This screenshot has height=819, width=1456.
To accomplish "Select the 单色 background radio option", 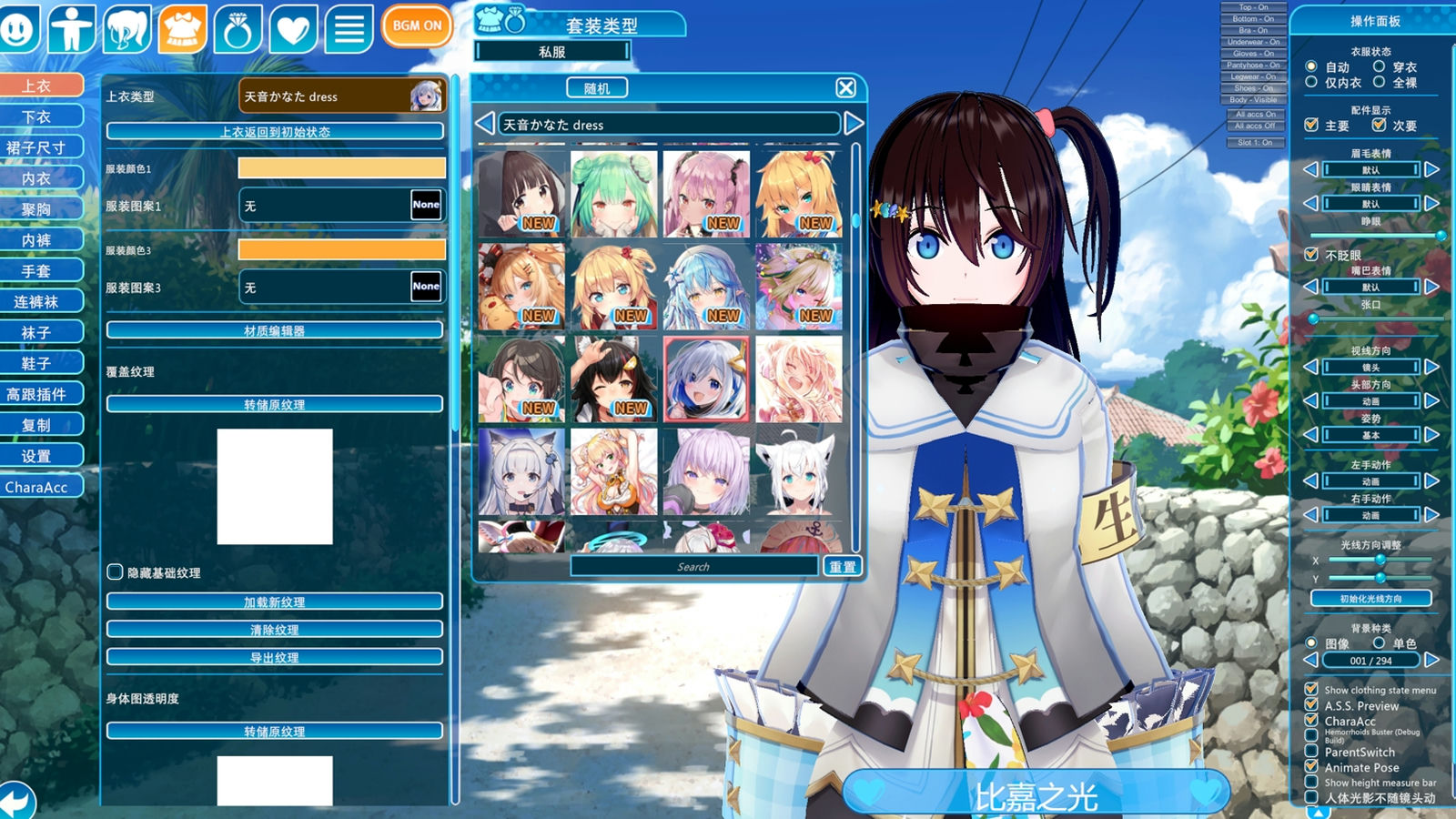I will click(x=1380, y=642).
